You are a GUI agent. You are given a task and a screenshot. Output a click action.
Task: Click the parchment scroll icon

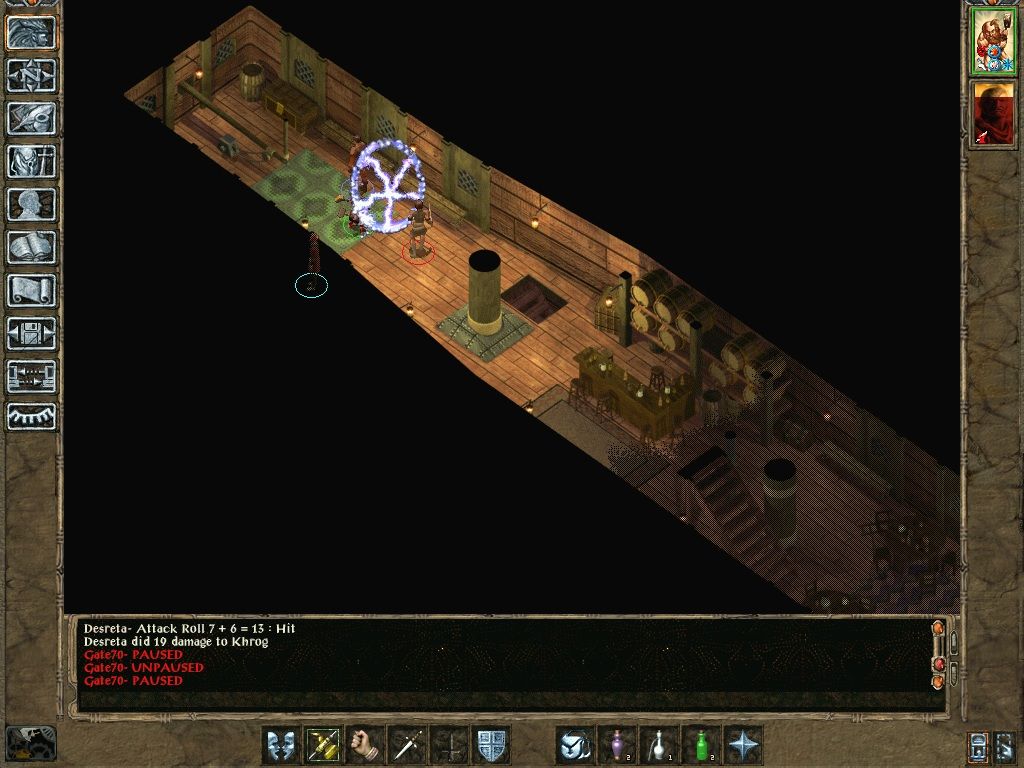tap(32, 290)
